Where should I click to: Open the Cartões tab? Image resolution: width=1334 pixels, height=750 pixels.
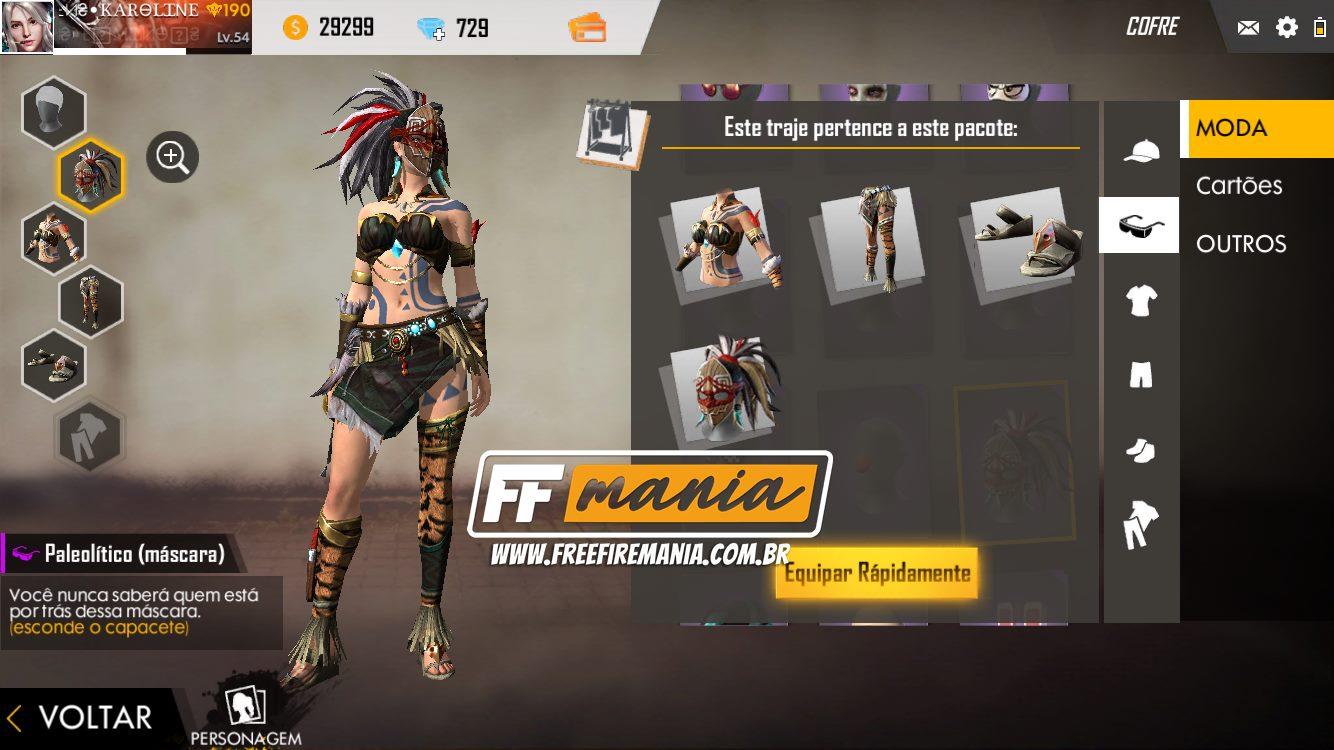1240,185
